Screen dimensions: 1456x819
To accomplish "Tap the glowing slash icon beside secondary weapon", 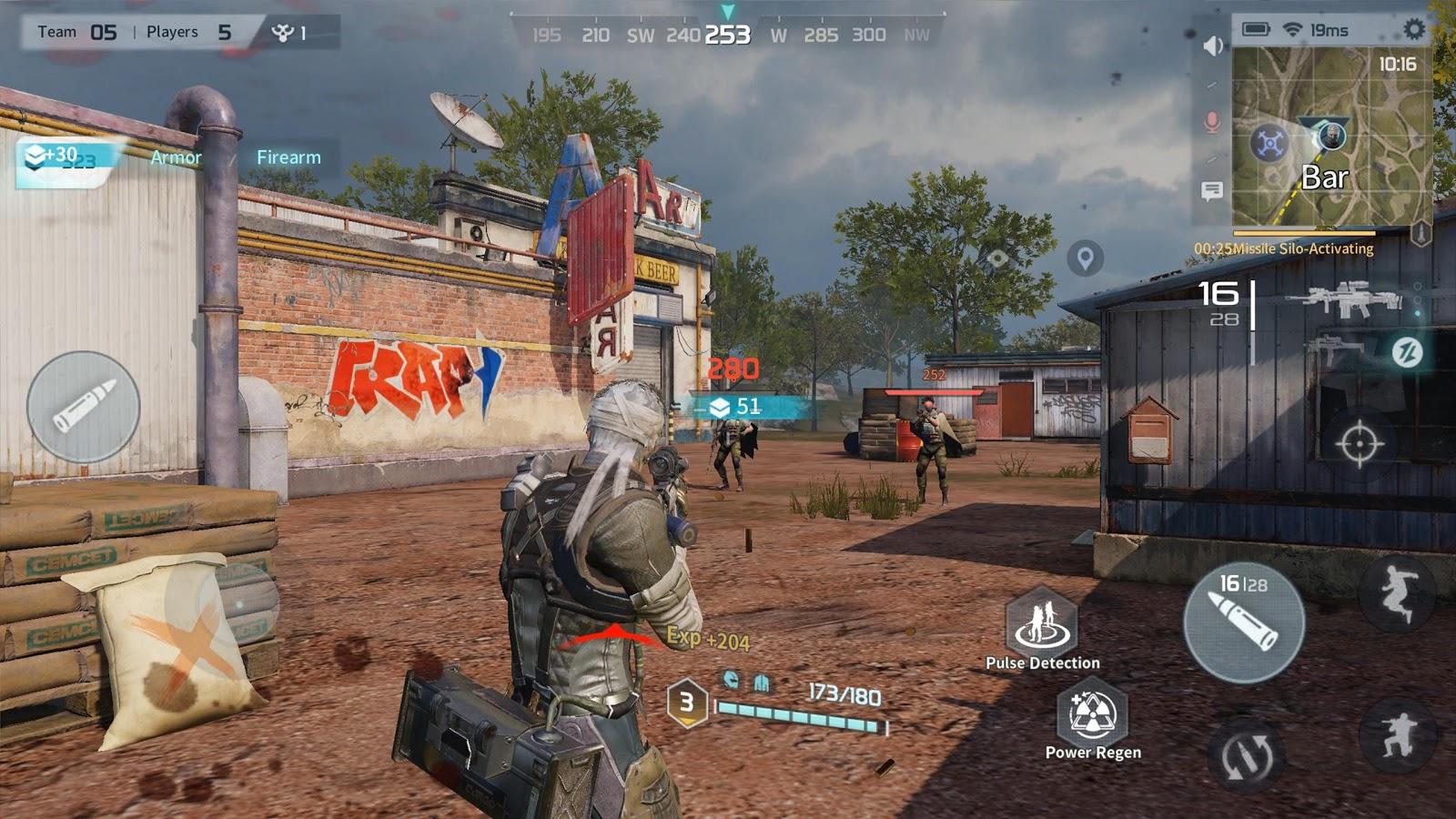I will click(x=1407, y=351).
